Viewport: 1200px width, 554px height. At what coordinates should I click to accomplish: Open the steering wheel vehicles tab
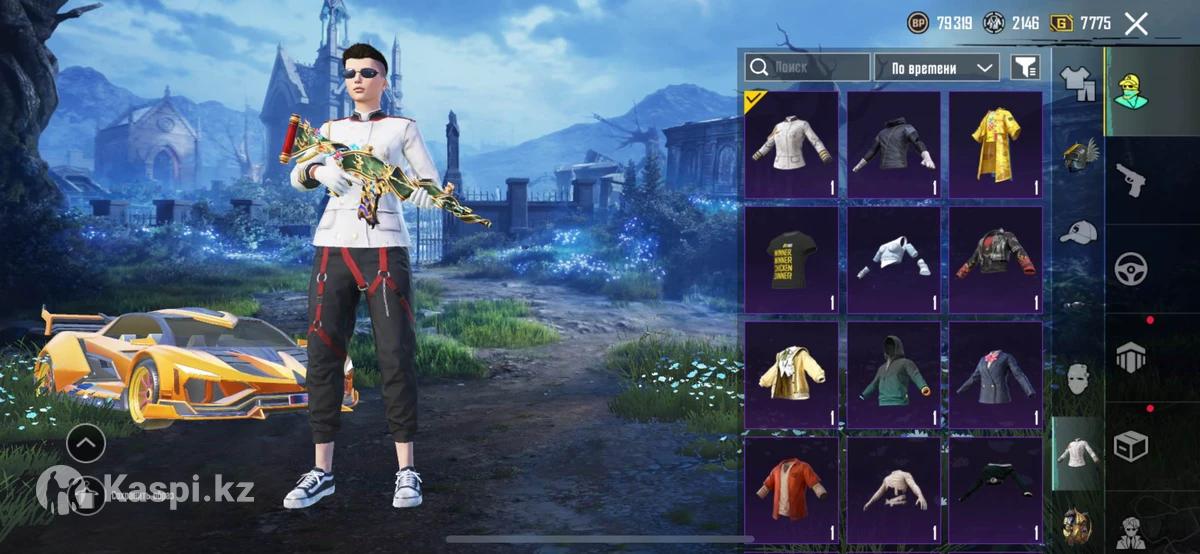coord(1132,268)
